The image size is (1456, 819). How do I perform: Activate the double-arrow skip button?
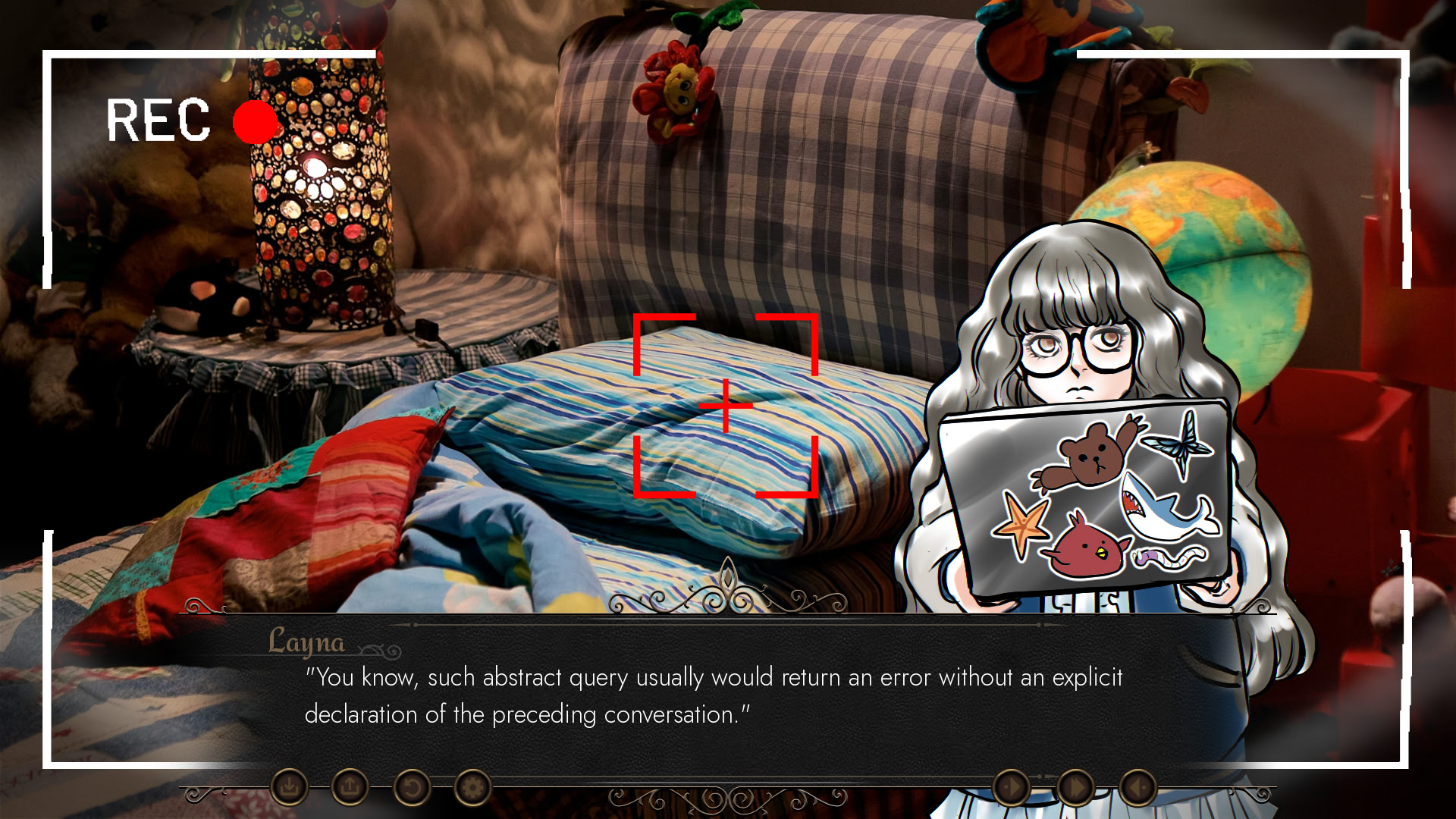click(1075, 788)
